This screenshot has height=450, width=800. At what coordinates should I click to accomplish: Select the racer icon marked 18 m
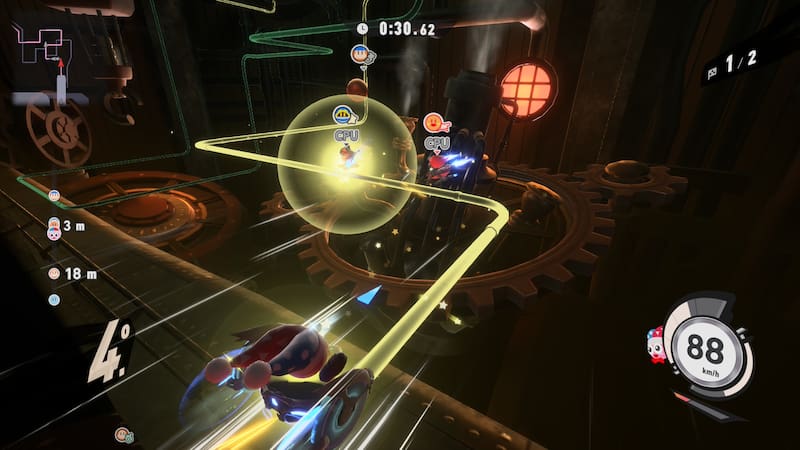pos(54,272)
